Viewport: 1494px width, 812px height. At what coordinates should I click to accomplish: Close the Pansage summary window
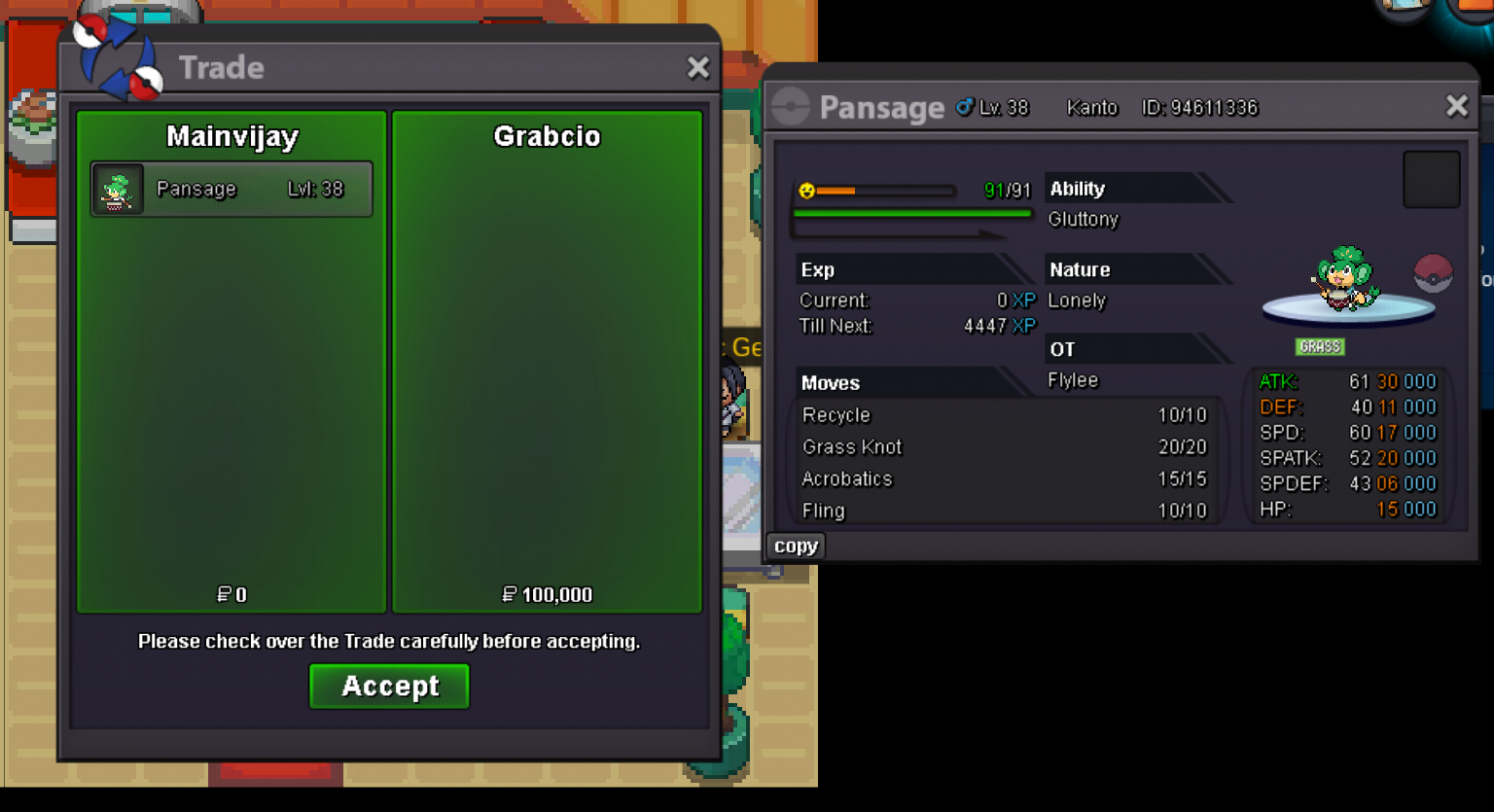click(x=1456, y=106)
